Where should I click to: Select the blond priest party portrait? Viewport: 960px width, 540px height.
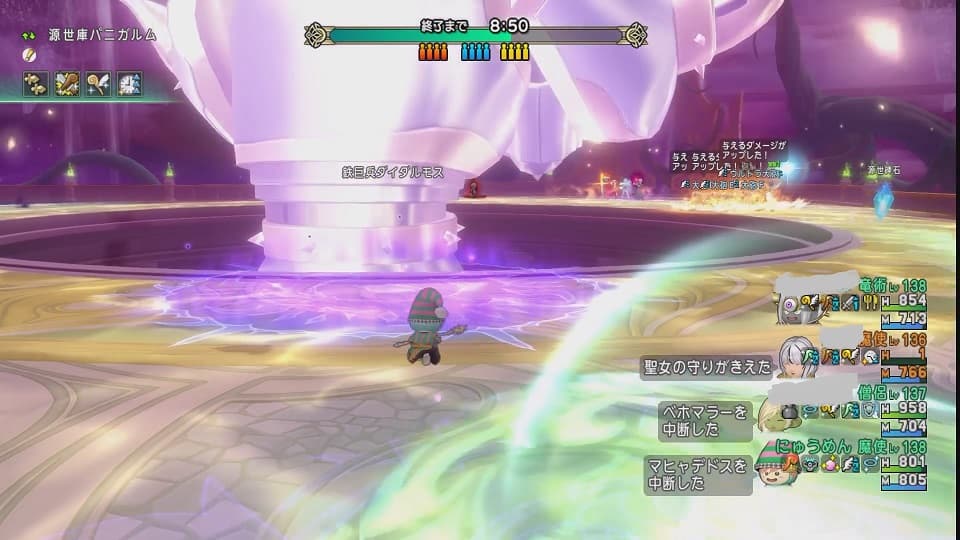click(x=775, y=412)
